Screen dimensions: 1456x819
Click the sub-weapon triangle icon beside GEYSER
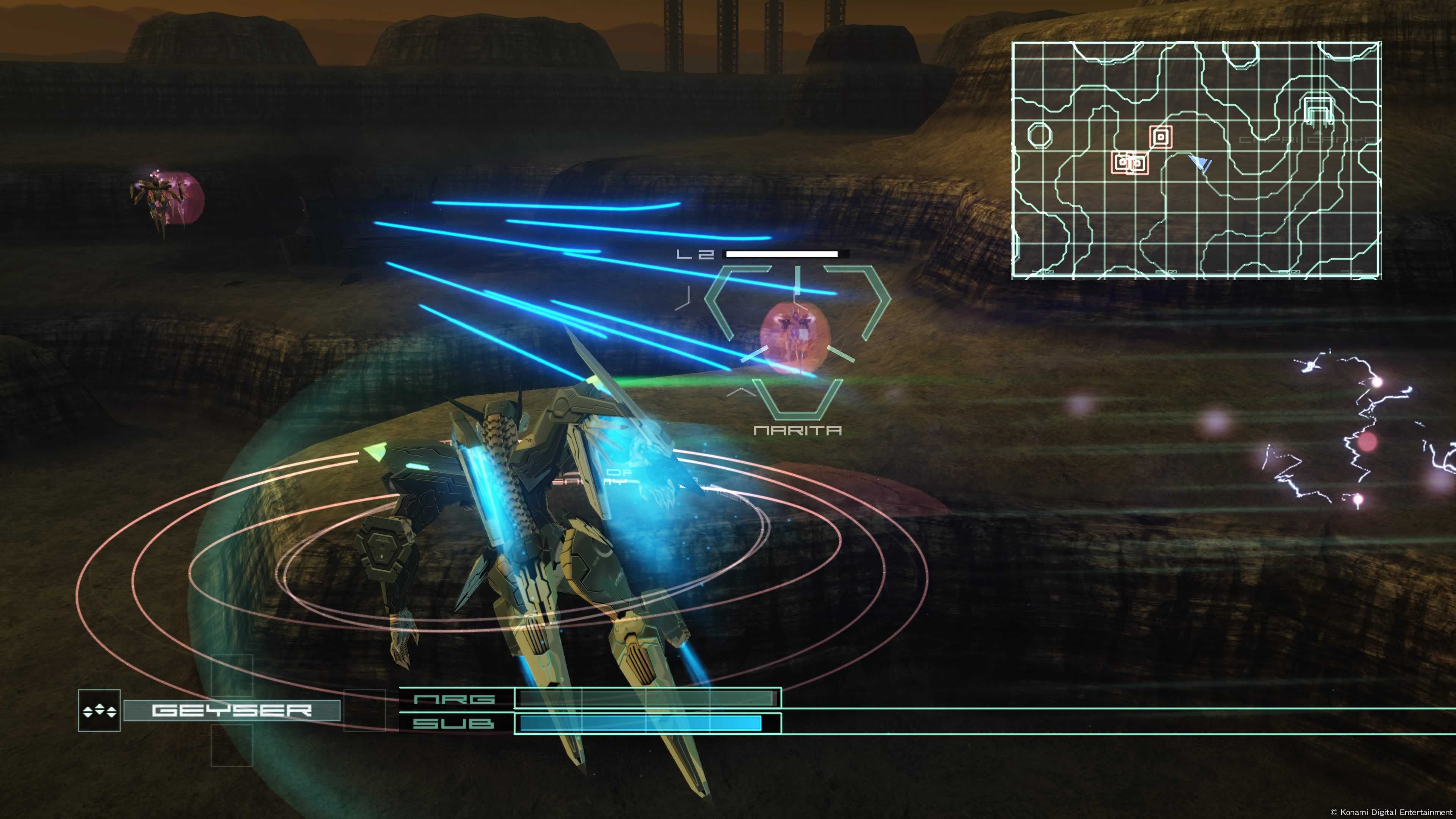pos(99,711)
